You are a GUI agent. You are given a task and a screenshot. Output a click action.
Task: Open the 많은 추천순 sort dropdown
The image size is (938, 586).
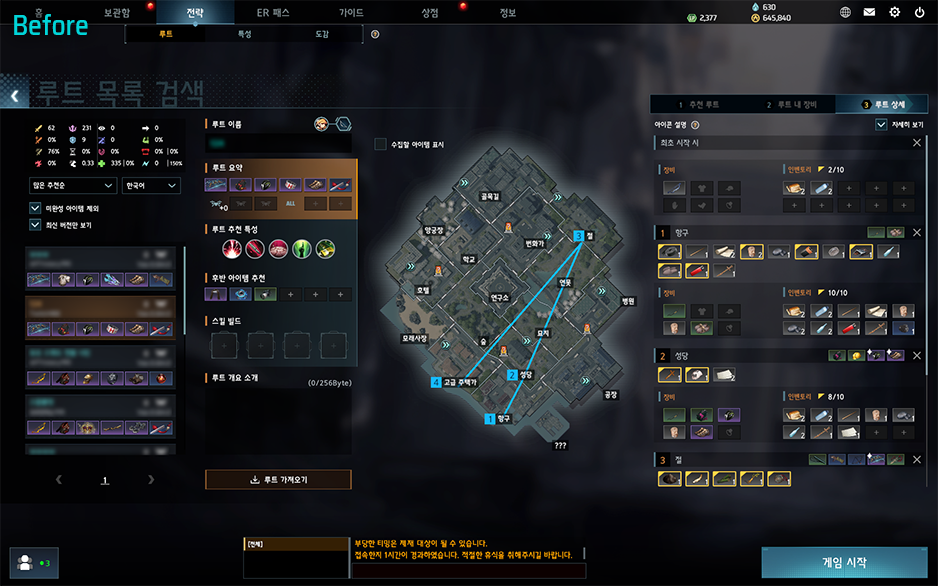point(73,185)
